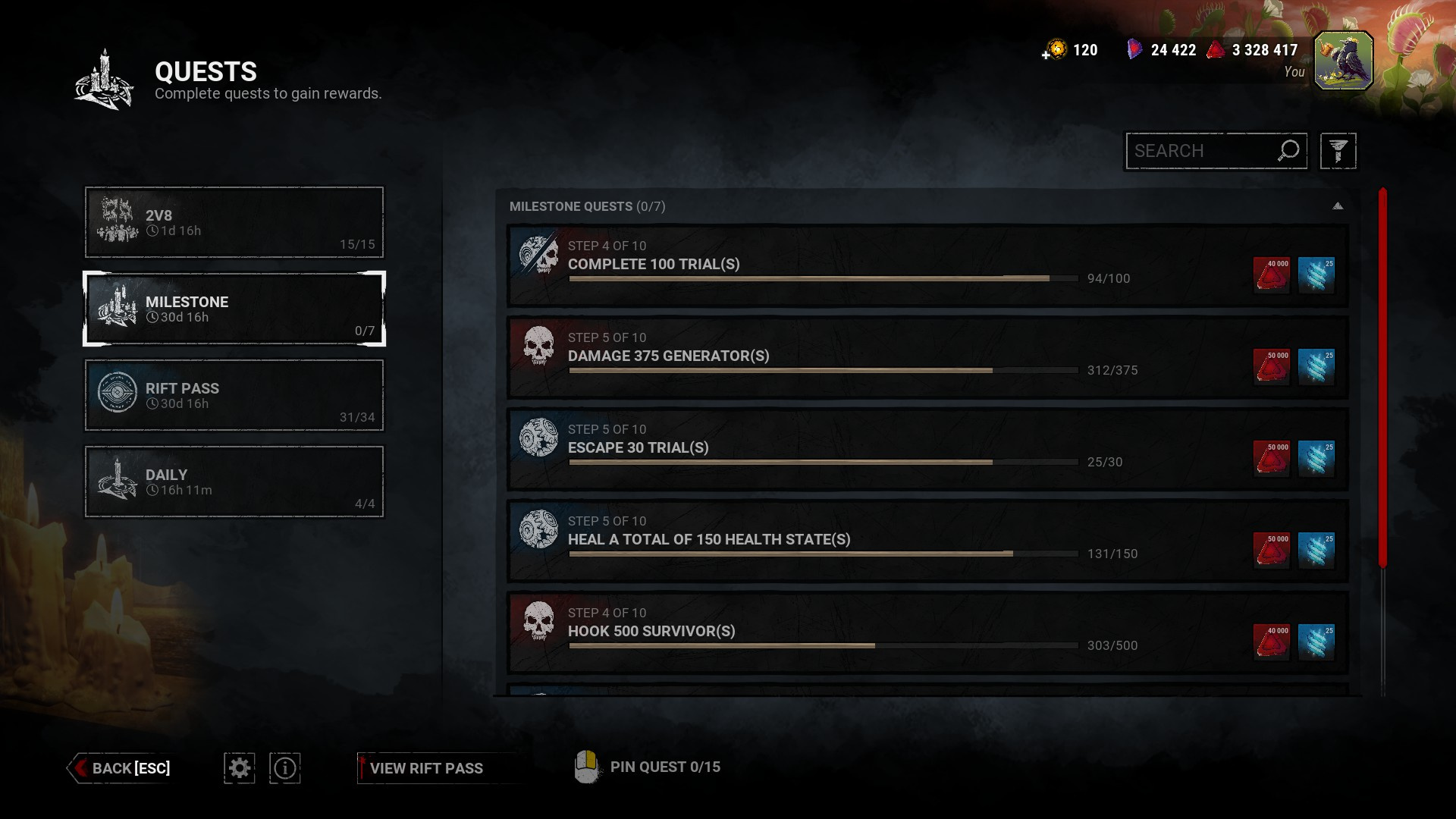Click the mouse icon next to PIN QUEST

click(588, 767)
